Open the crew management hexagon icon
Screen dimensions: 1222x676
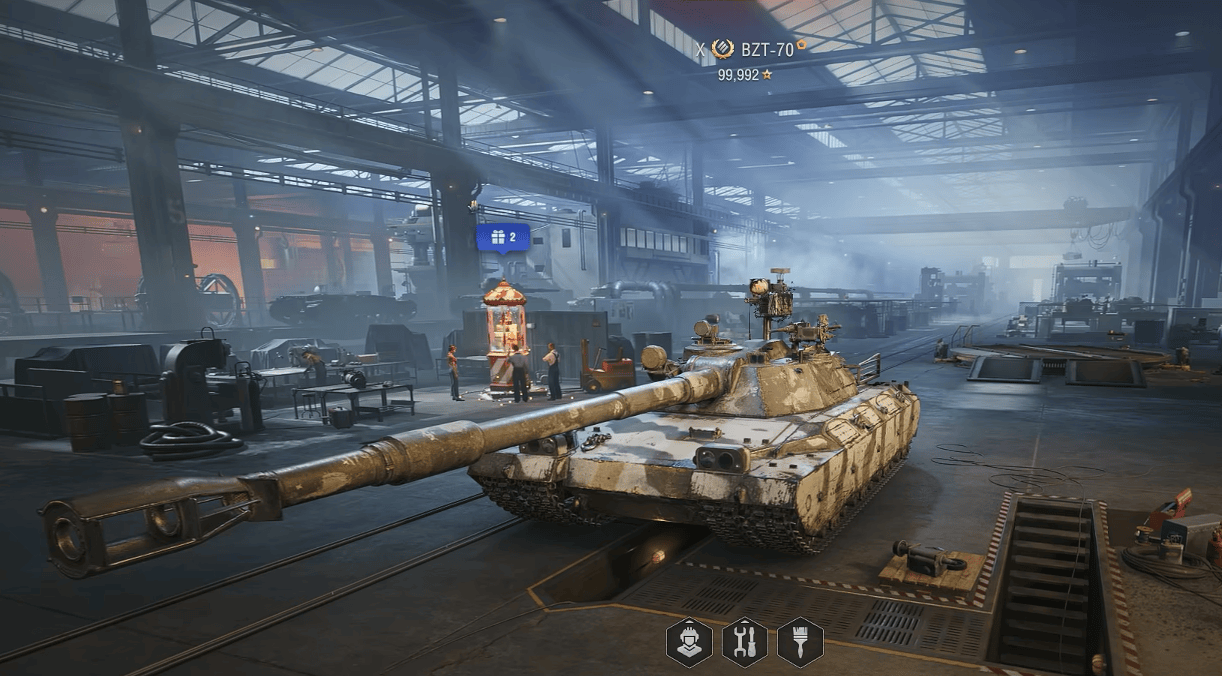coord(689,641)
